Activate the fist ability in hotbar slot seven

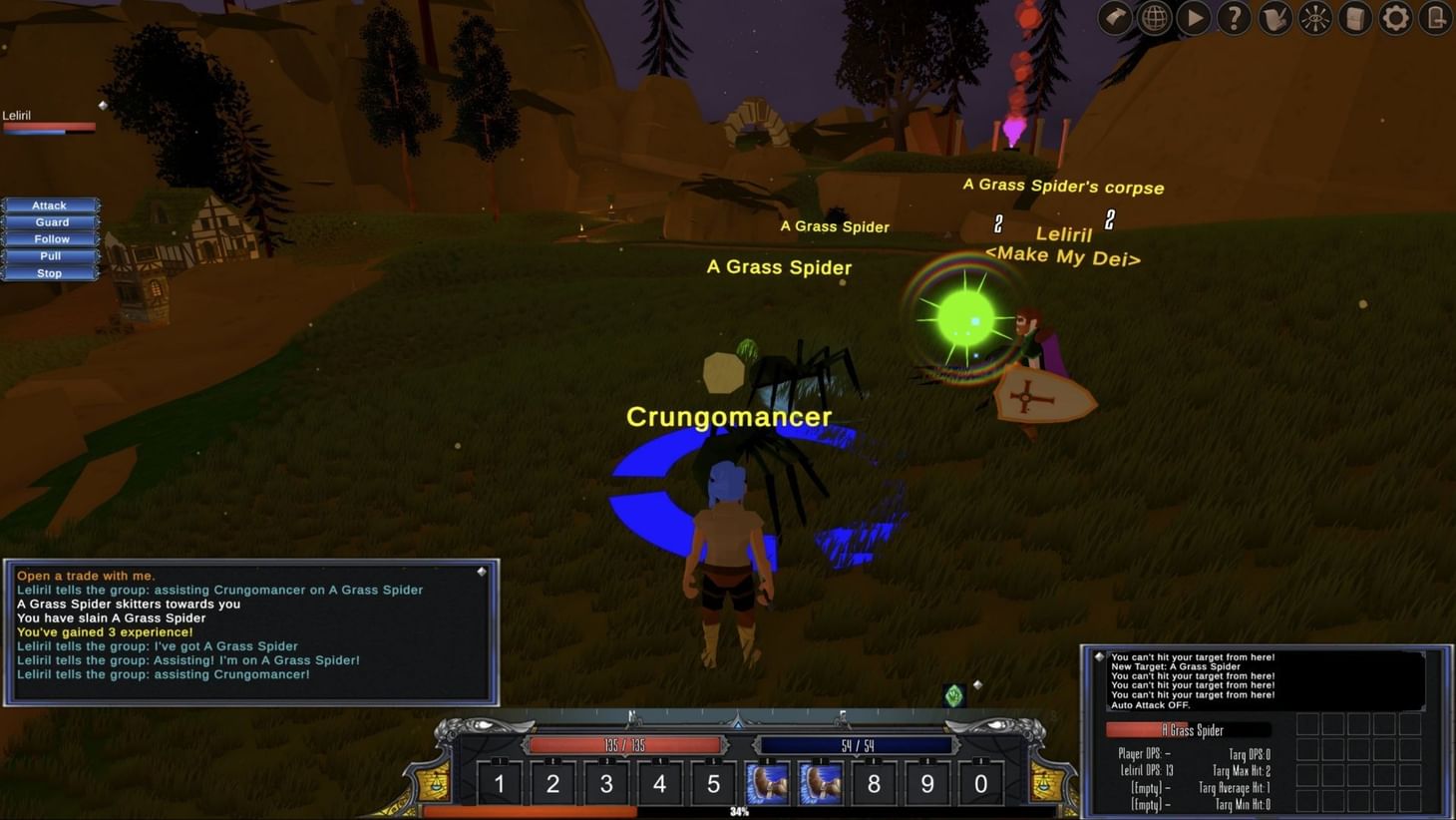click(x=820, y=784)
